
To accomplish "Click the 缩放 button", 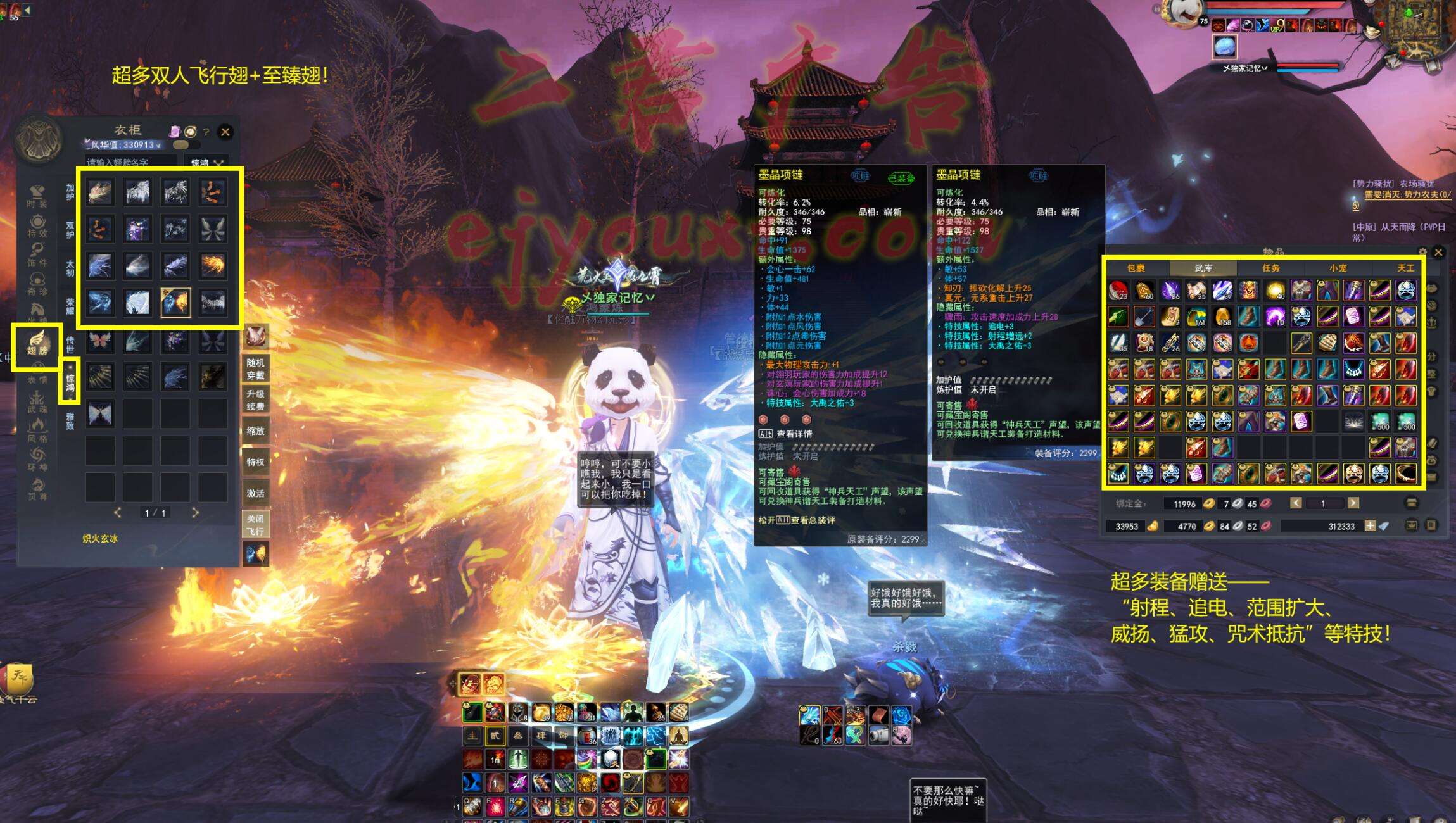I will 255,430.
